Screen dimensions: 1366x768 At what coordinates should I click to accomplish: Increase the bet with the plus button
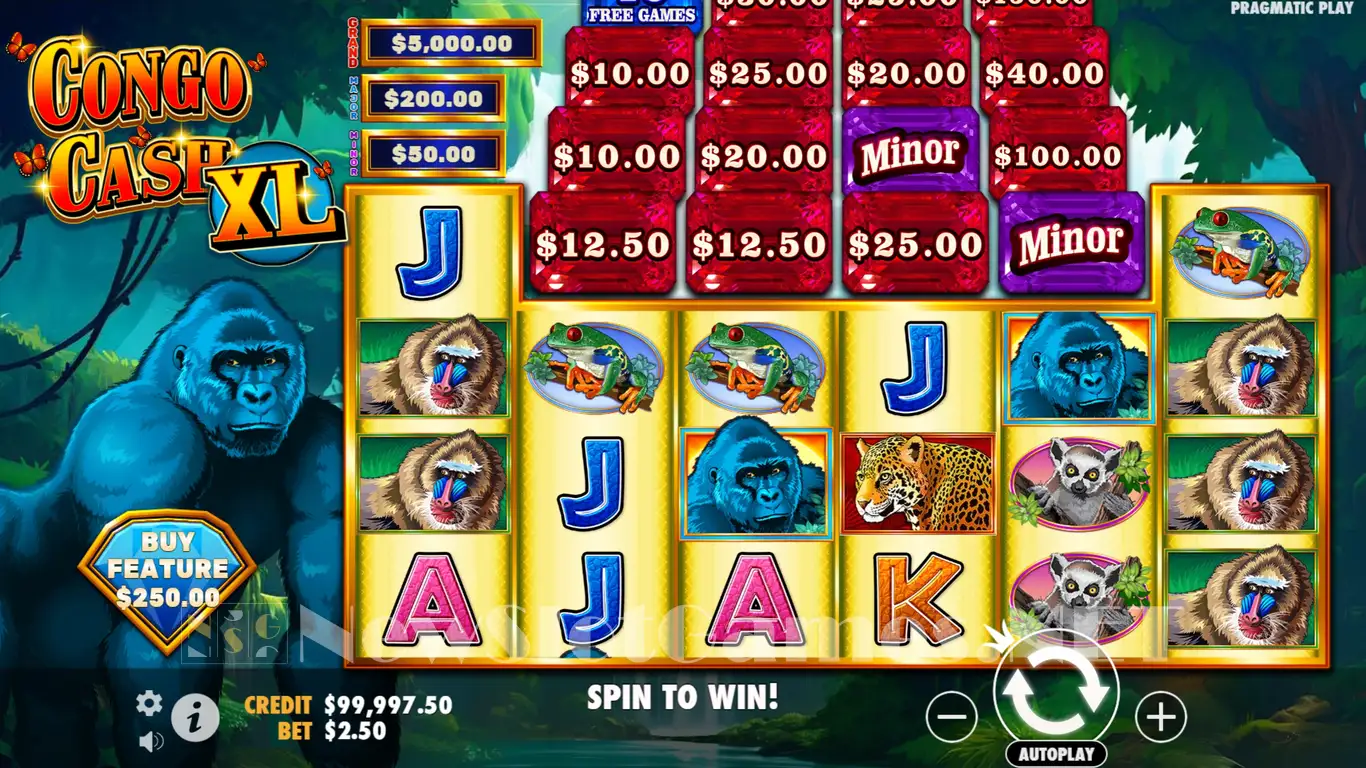[1161, 716]
